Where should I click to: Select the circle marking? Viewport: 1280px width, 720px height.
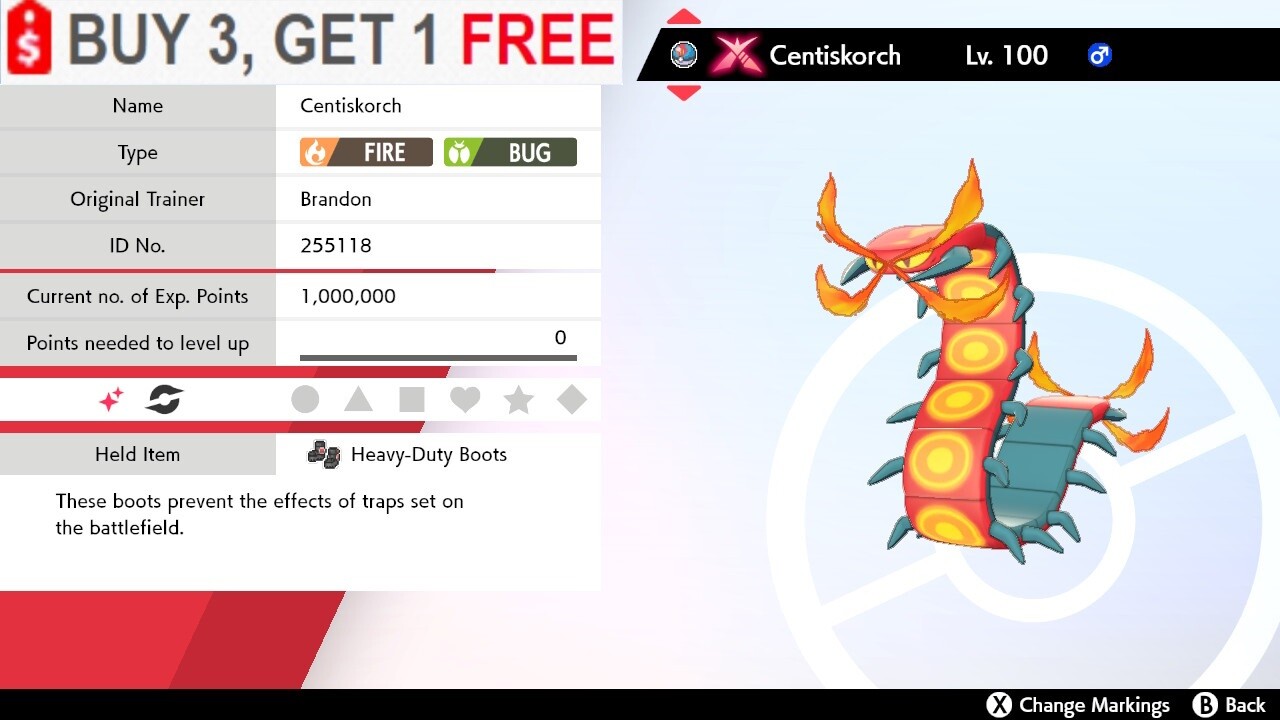[x=305, y=400]
